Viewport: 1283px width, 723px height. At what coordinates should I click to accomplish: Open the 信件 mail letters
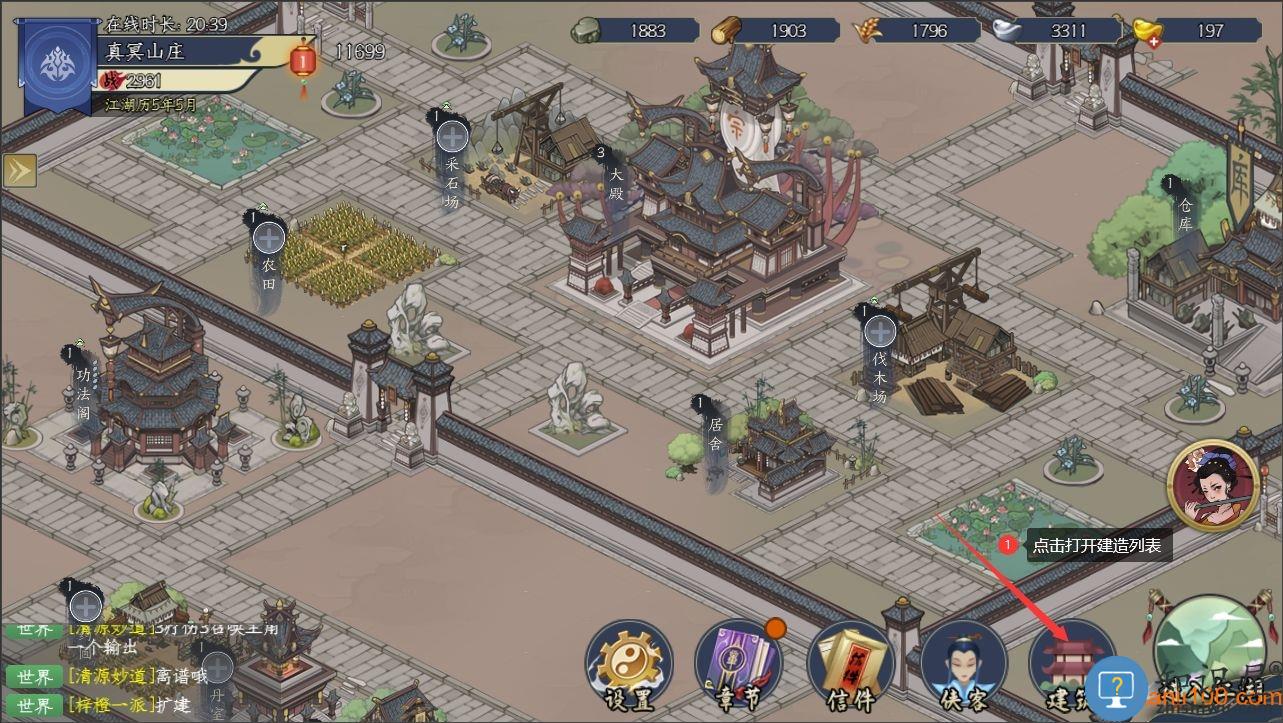tap(850, 665)
